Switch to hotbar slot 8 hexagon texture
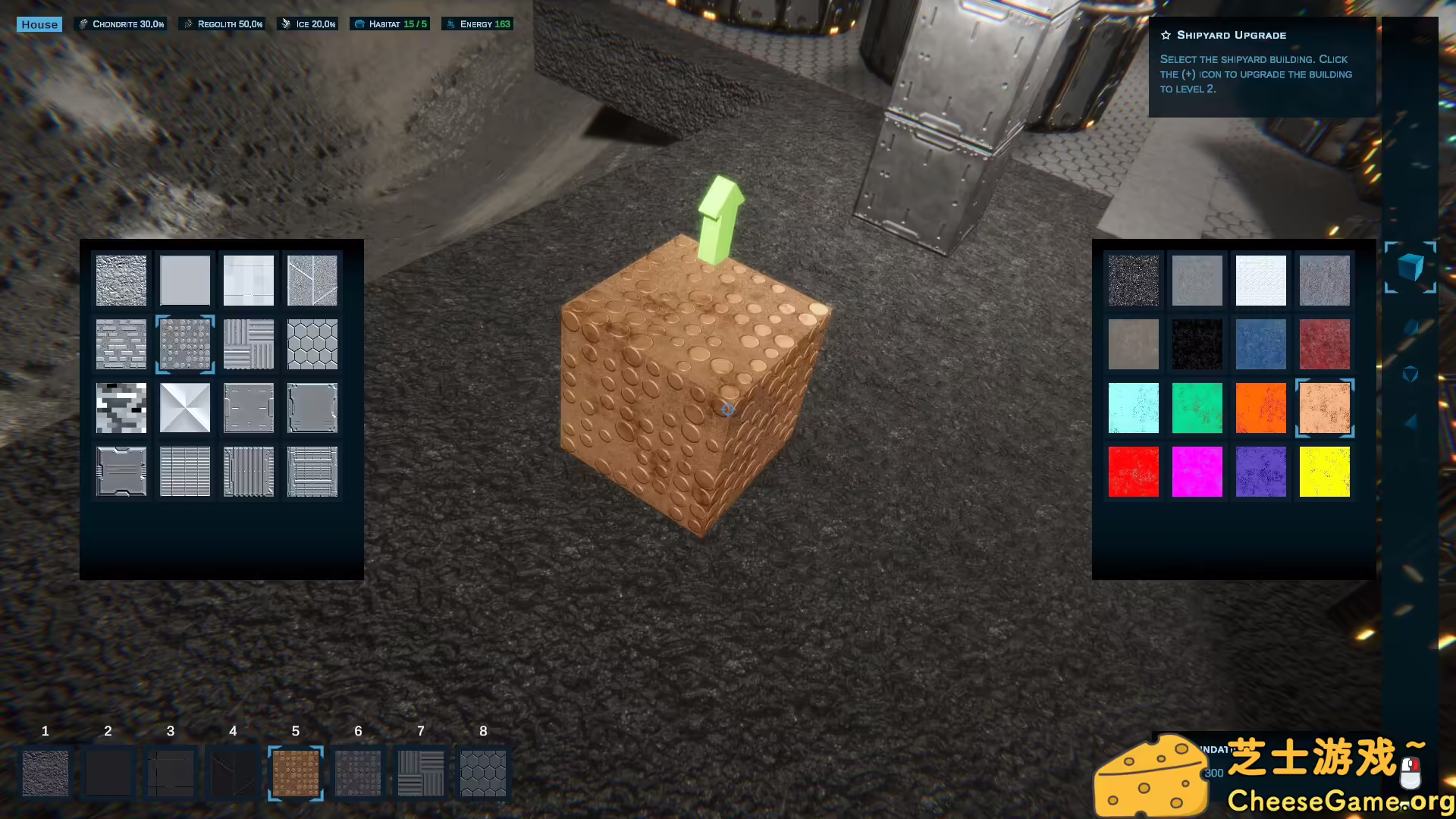The image size is (1456, 819). (x=483, y=773)
